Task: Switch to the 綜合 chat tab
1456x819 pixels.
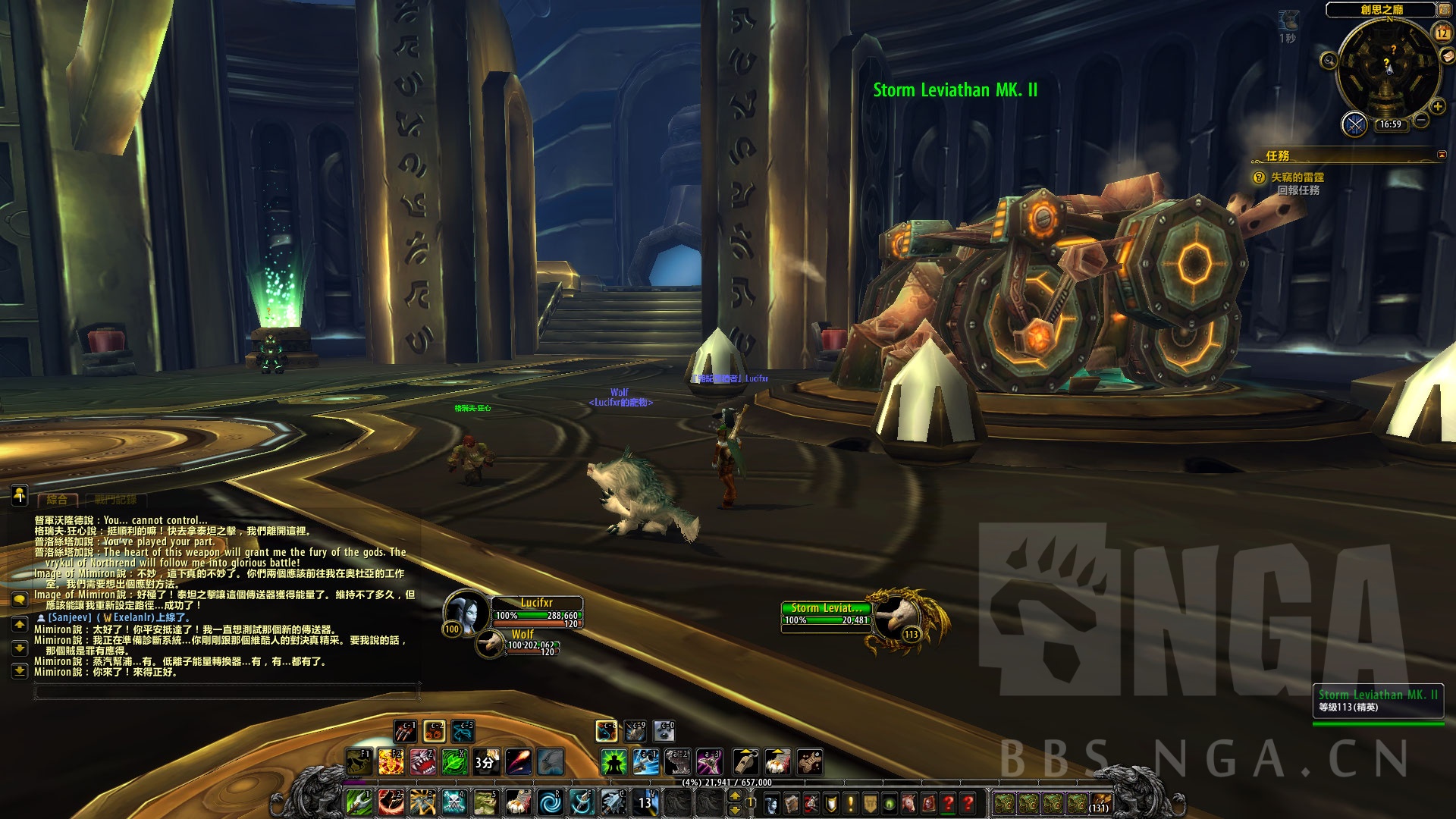Action: (x=58, y=500)
